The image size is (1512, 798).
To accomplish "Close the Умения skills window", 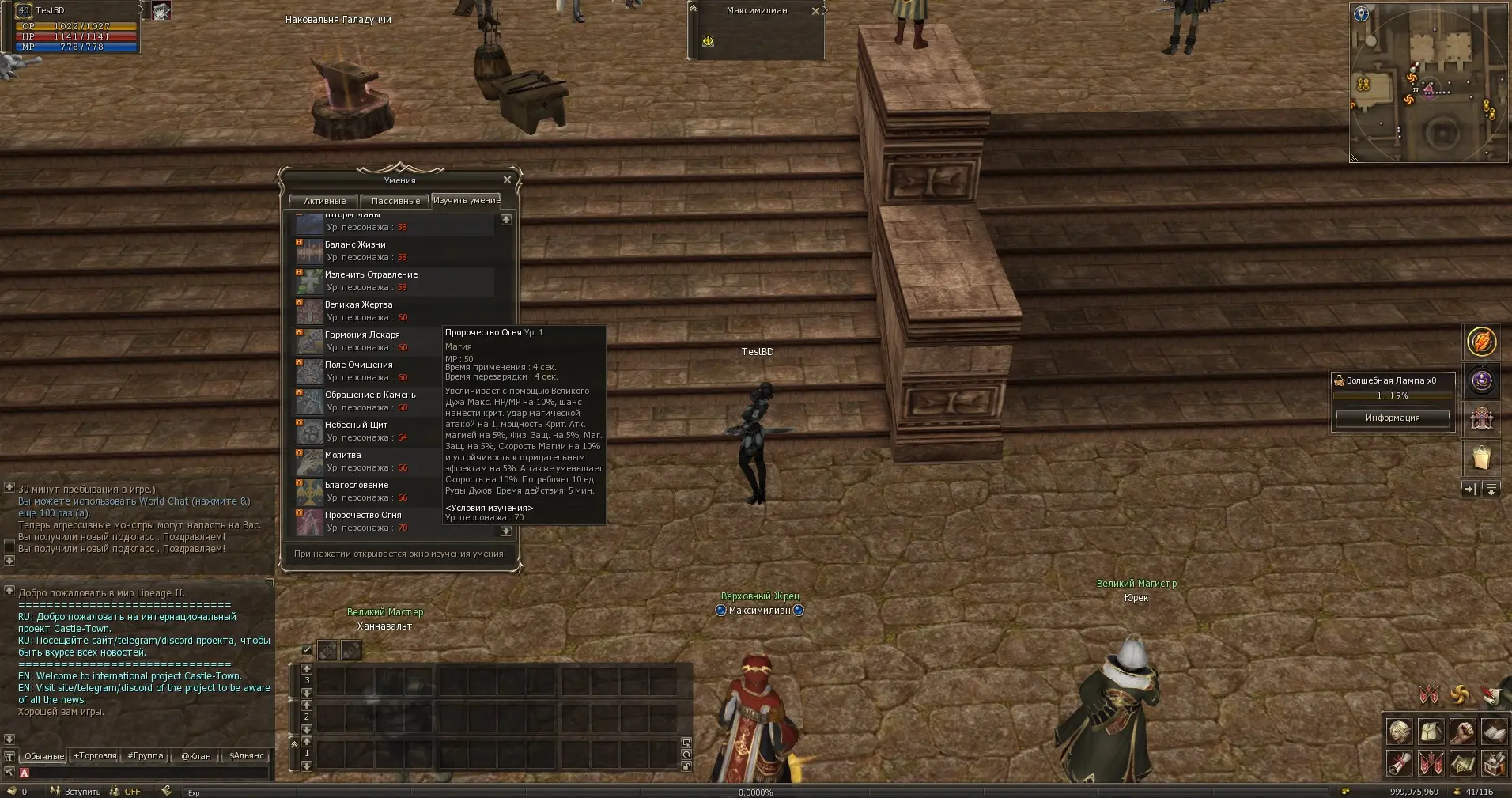I will click(507, 180).
